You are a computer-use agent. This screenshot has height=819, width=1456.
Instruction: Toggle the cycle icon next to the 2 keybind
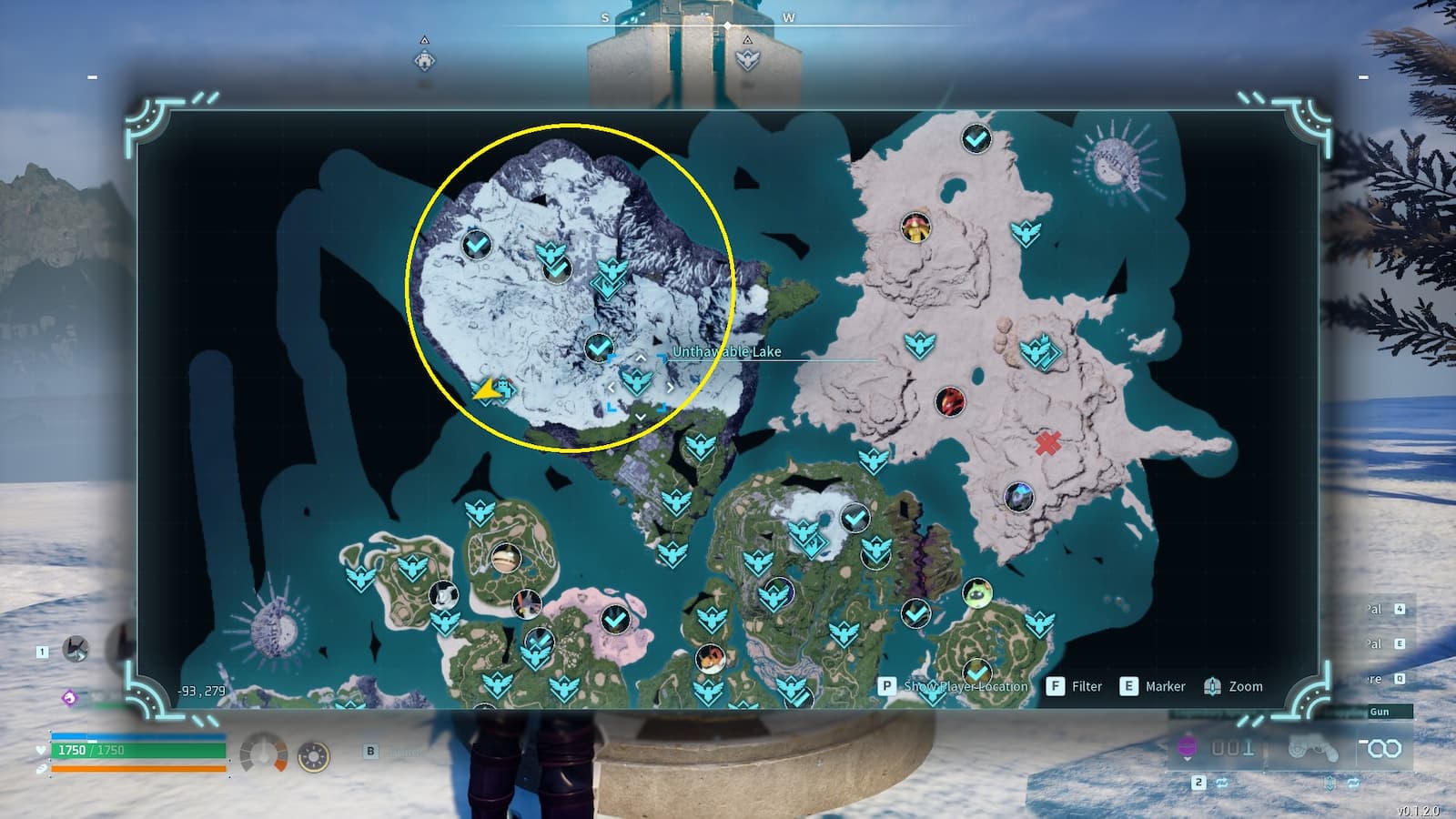1222,784
